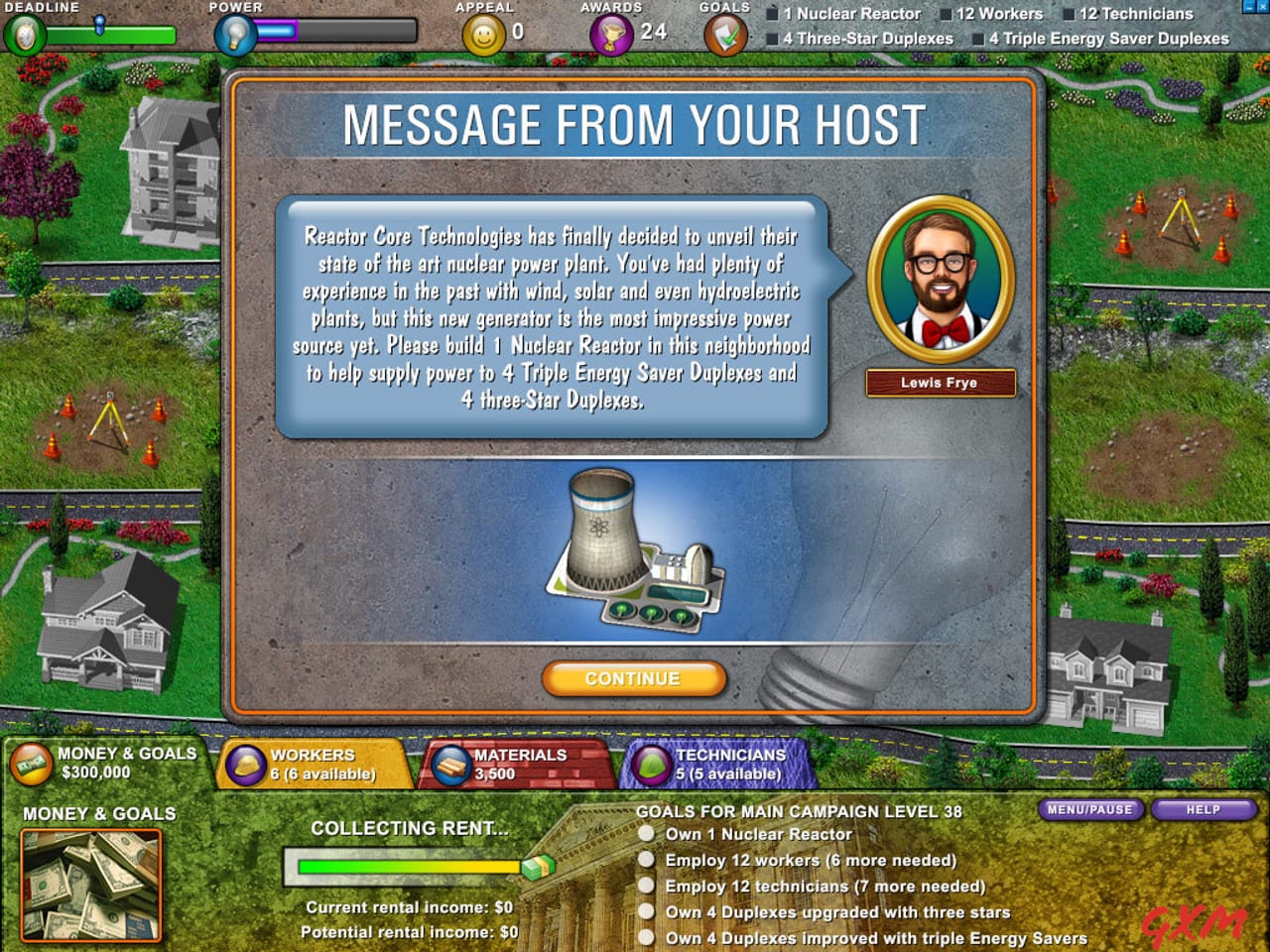The height and width of the screenshot is (952, 1270).
Task: Select the Money & Goals cash icon
Action: [31, 764]
